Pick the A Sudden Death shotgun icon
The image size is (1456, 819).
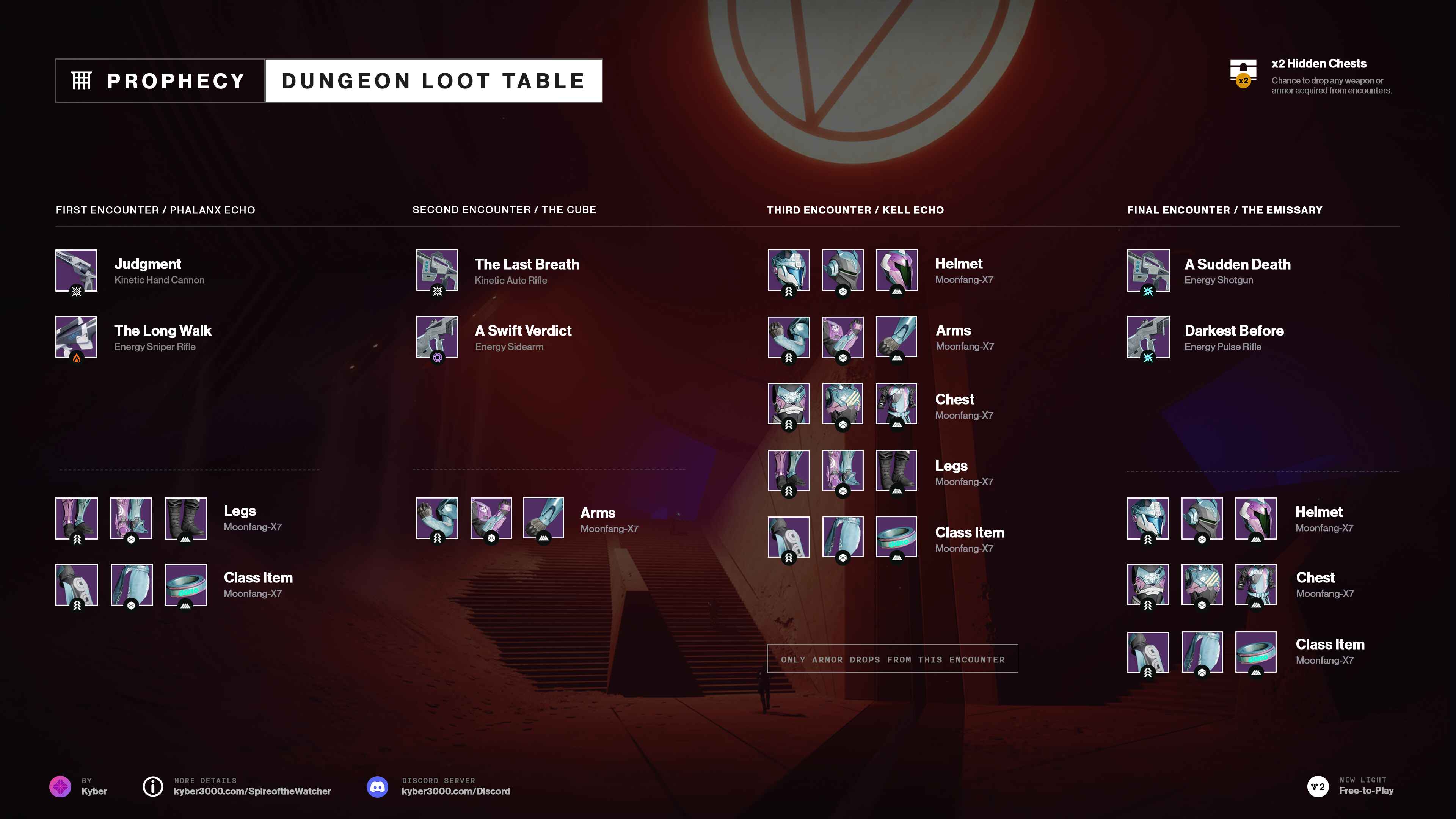click(1148, 270)
